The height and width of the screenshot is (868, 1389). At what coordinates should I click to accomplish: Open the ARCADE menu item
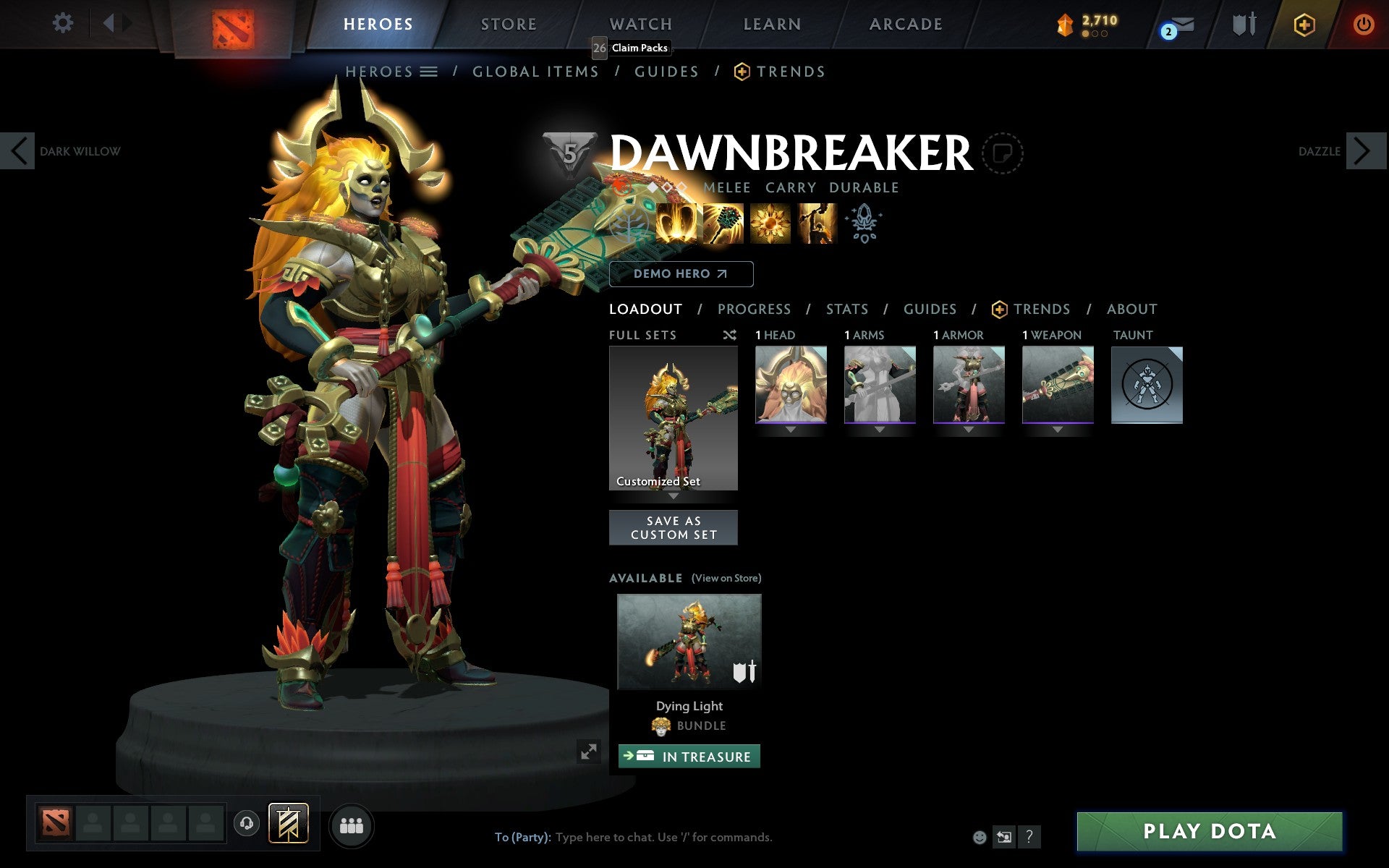pyautogui.click(x=904, y=23)
